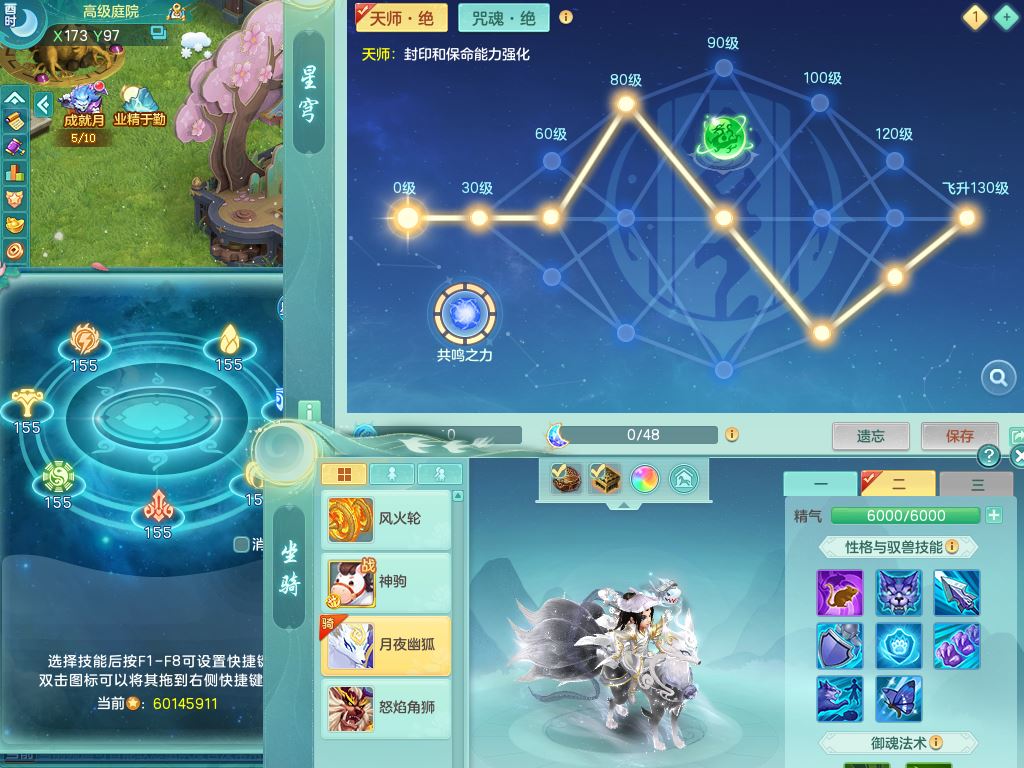Choose the 风火轮 mount
This screenshot has width=1024, height=768.
(x=386, y=519)
